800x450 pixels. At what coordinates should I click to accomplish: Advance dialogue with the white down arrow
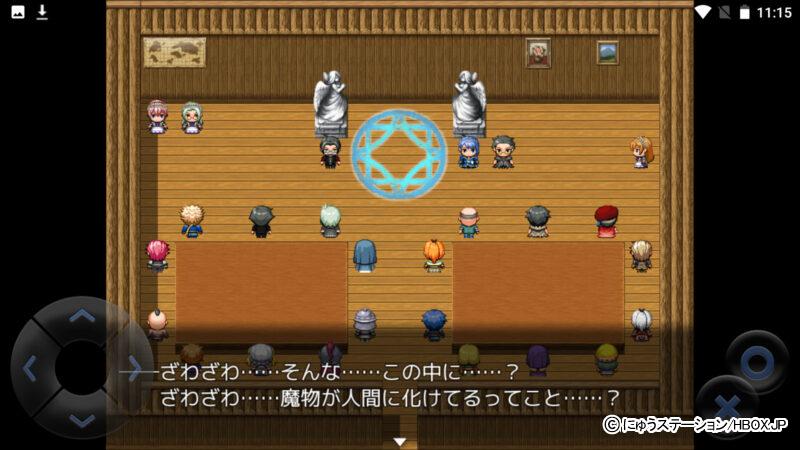(x=400, y=441)
